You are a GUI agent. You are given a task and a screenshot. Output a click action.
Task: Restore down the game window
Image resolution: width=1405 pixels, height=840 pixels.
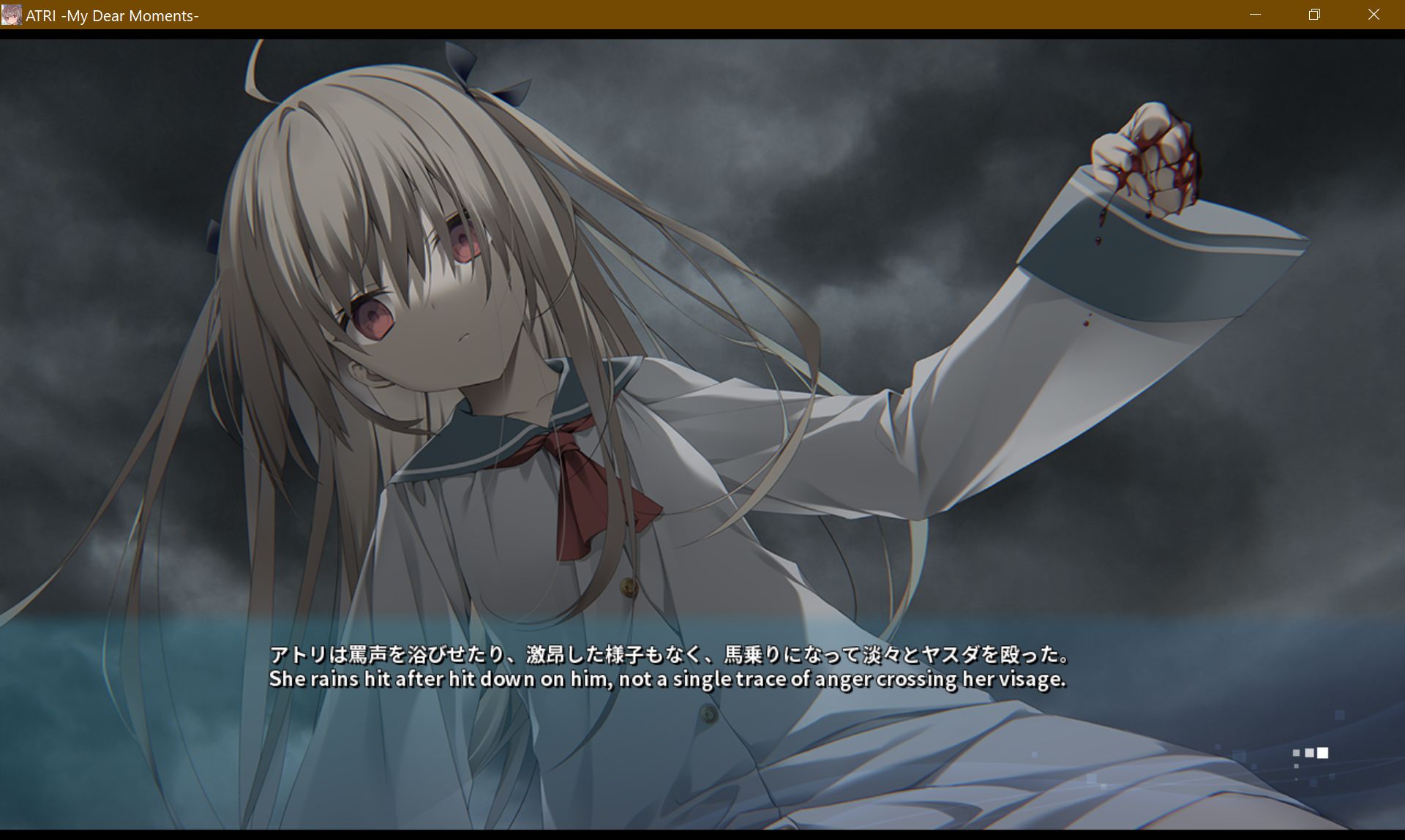point(1314,15)
